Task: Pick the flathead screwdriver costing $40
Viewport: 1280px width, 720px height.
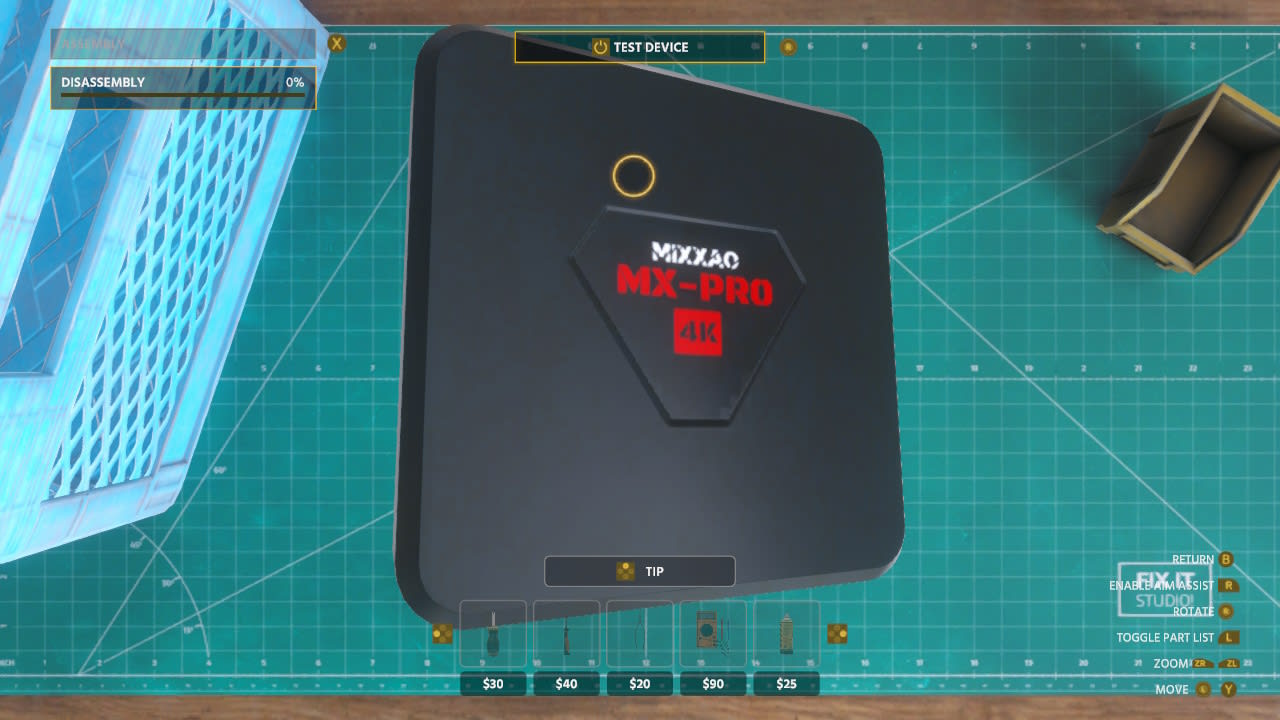Action: pos(566,636)
